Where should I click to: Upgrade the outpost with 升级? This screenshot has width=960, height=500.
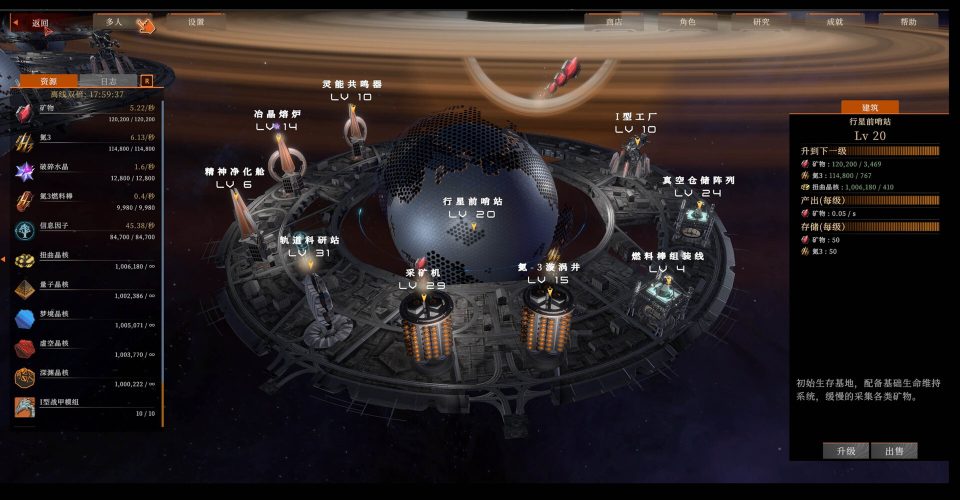(x=845, y=451)
